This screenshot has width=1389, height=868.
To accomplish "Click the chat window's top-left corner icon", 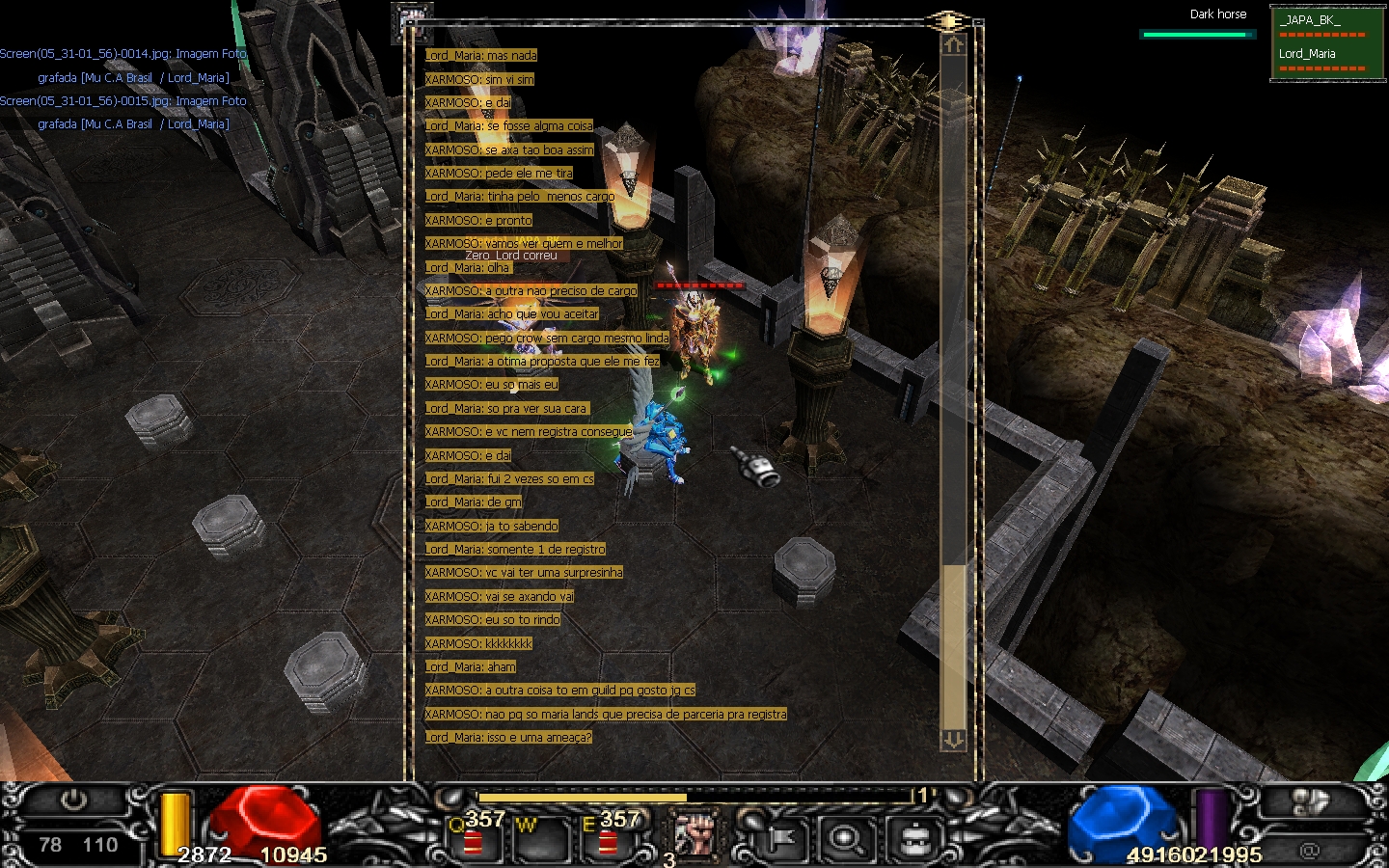I will click(x=412, y=21).
